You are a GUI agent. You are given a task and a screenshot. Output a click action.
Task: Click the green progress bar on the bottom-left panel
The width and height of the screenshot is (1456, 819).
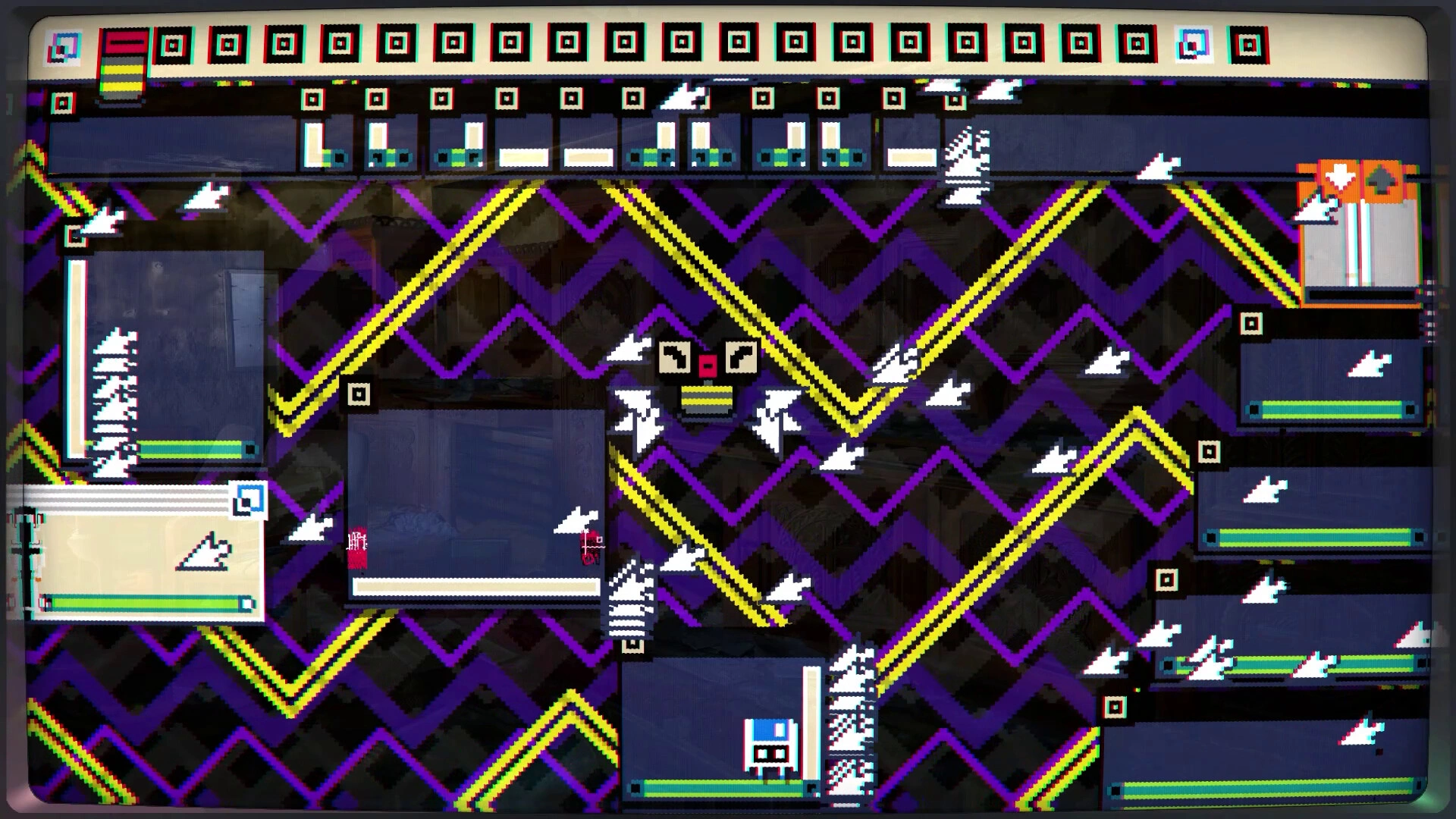[144, 603]
